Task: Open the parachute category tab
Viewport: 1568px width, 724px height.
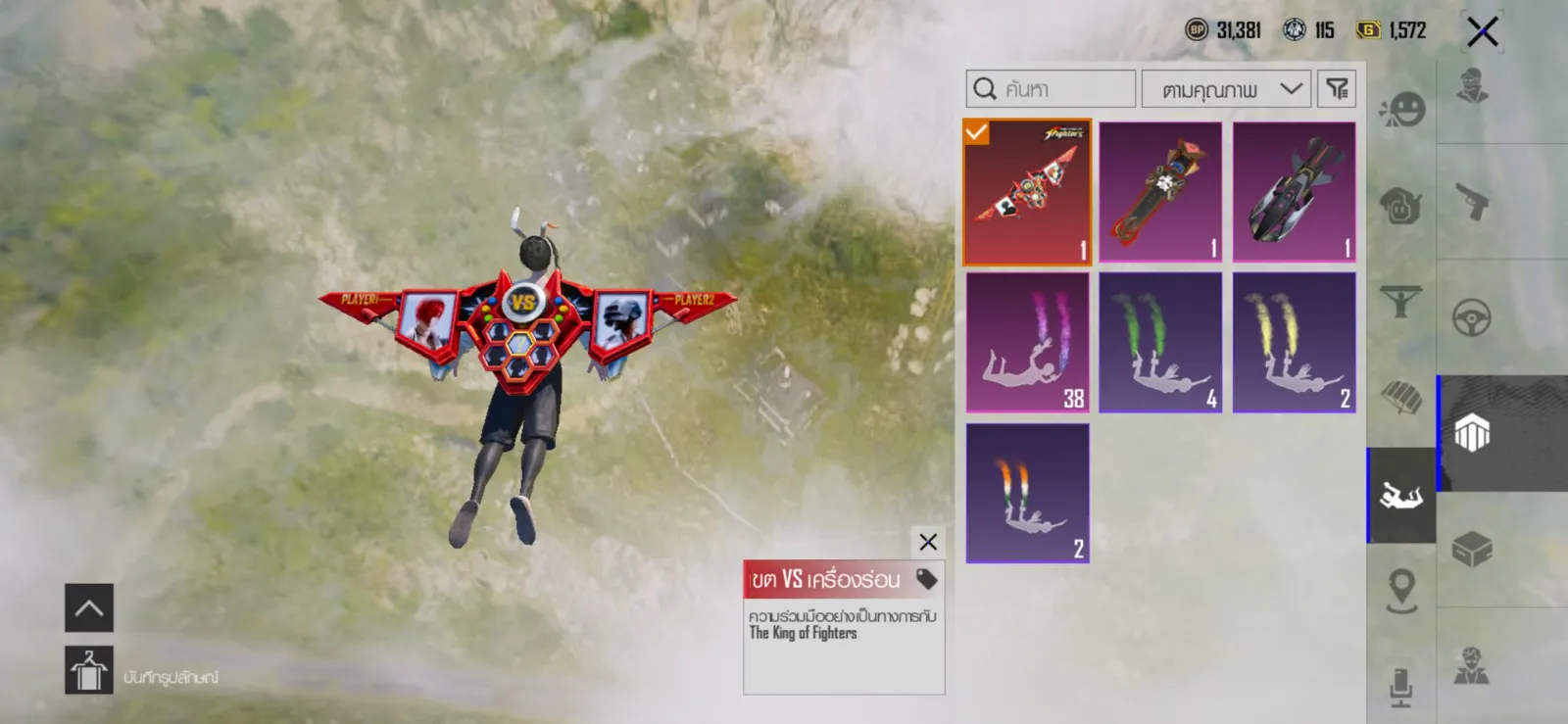Action: point(1401,397)
